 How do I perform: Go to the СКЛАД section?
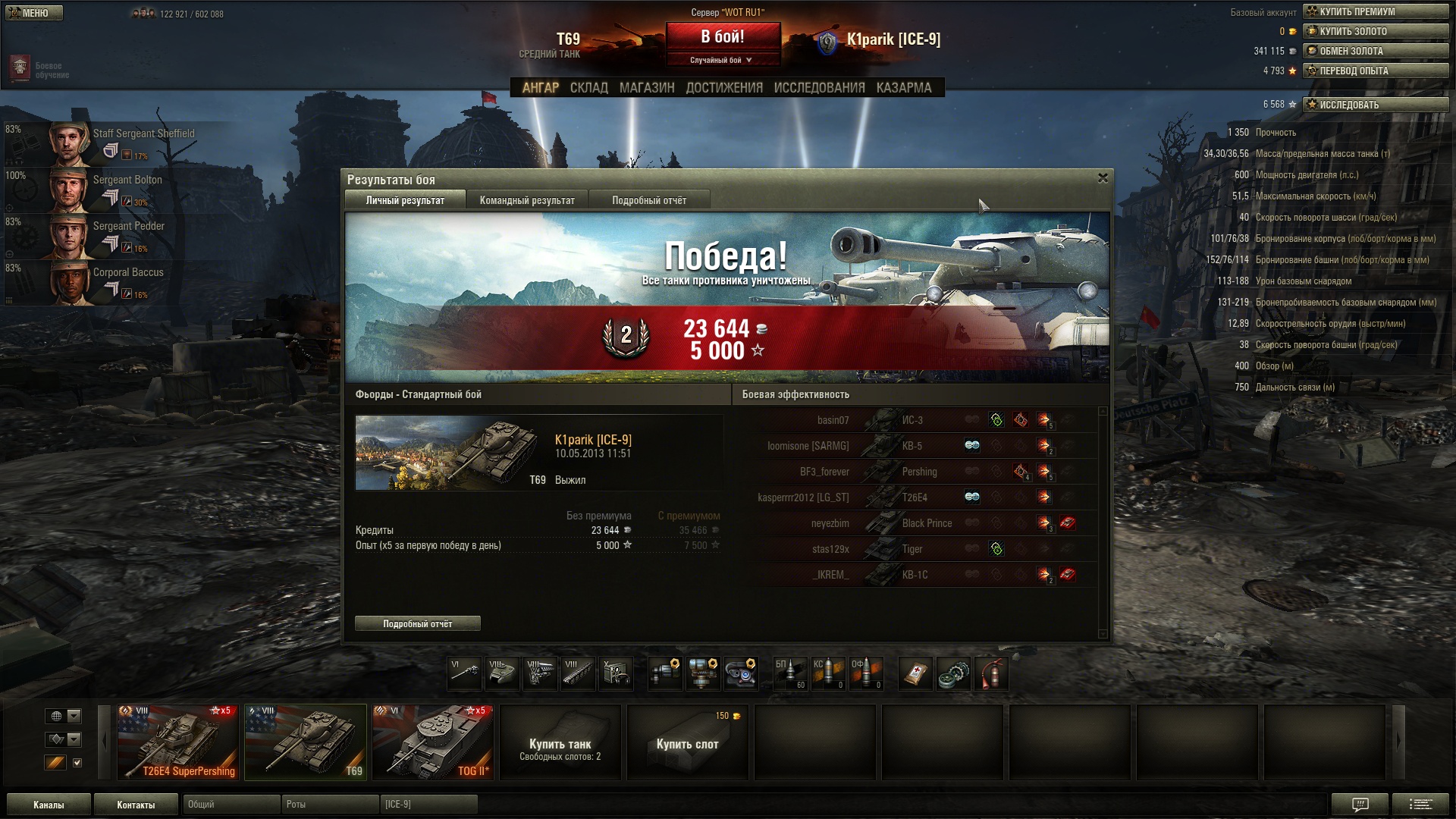(x=588, y=88)
